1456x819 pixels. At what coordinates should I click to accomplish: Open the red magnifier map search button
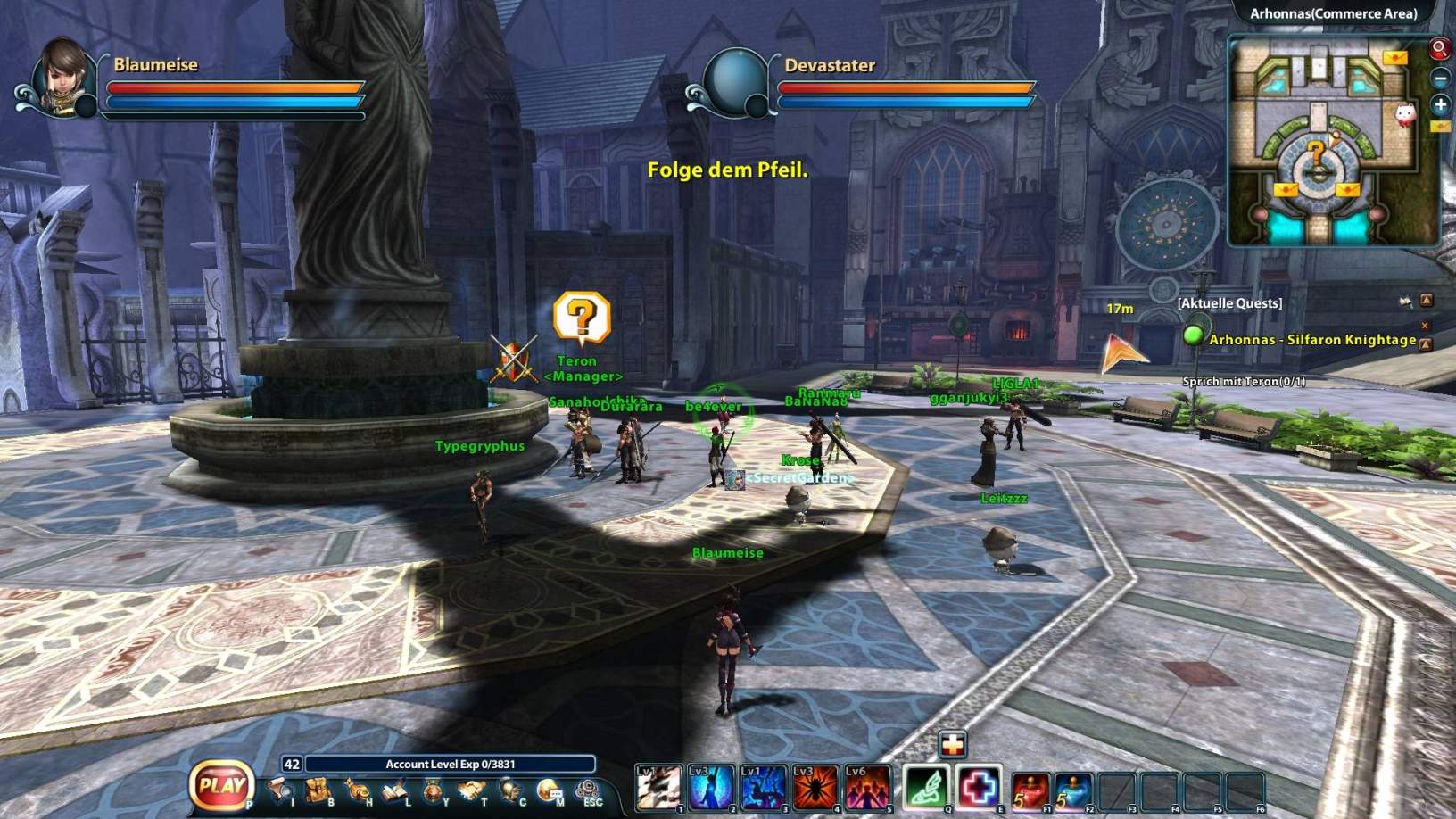pyautogui.click(x=1439, y=48)
